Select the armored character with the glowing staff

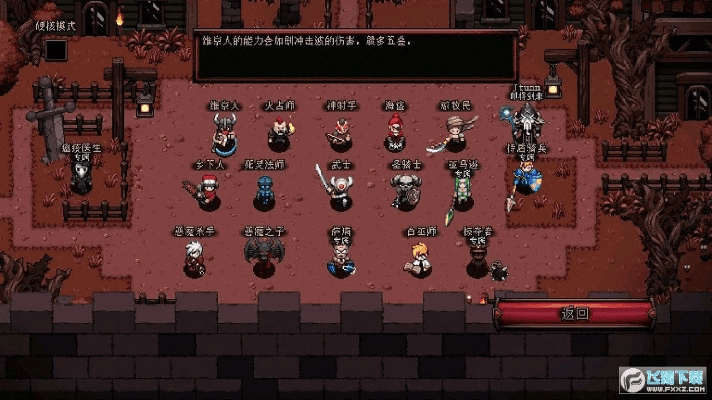coord(525,125)
